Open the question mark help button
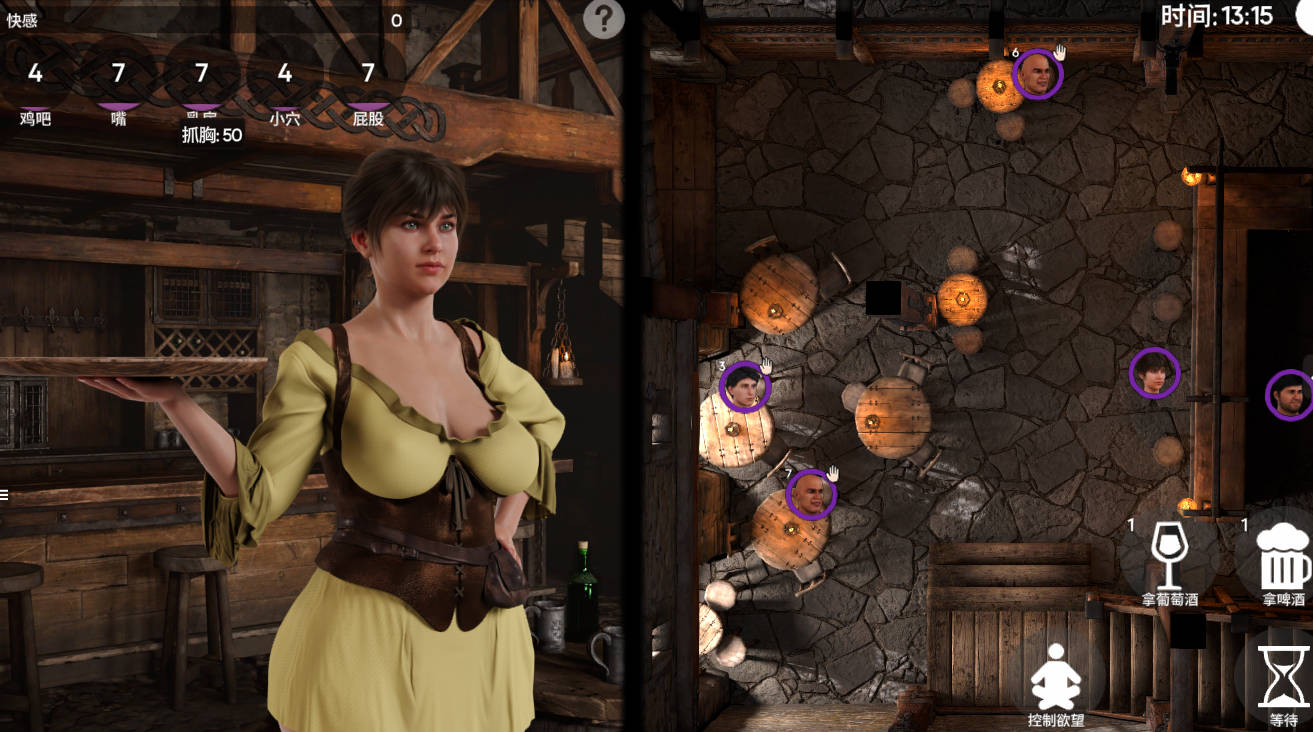The width and height of the screenshot is (1313, 732). [603, 19]
